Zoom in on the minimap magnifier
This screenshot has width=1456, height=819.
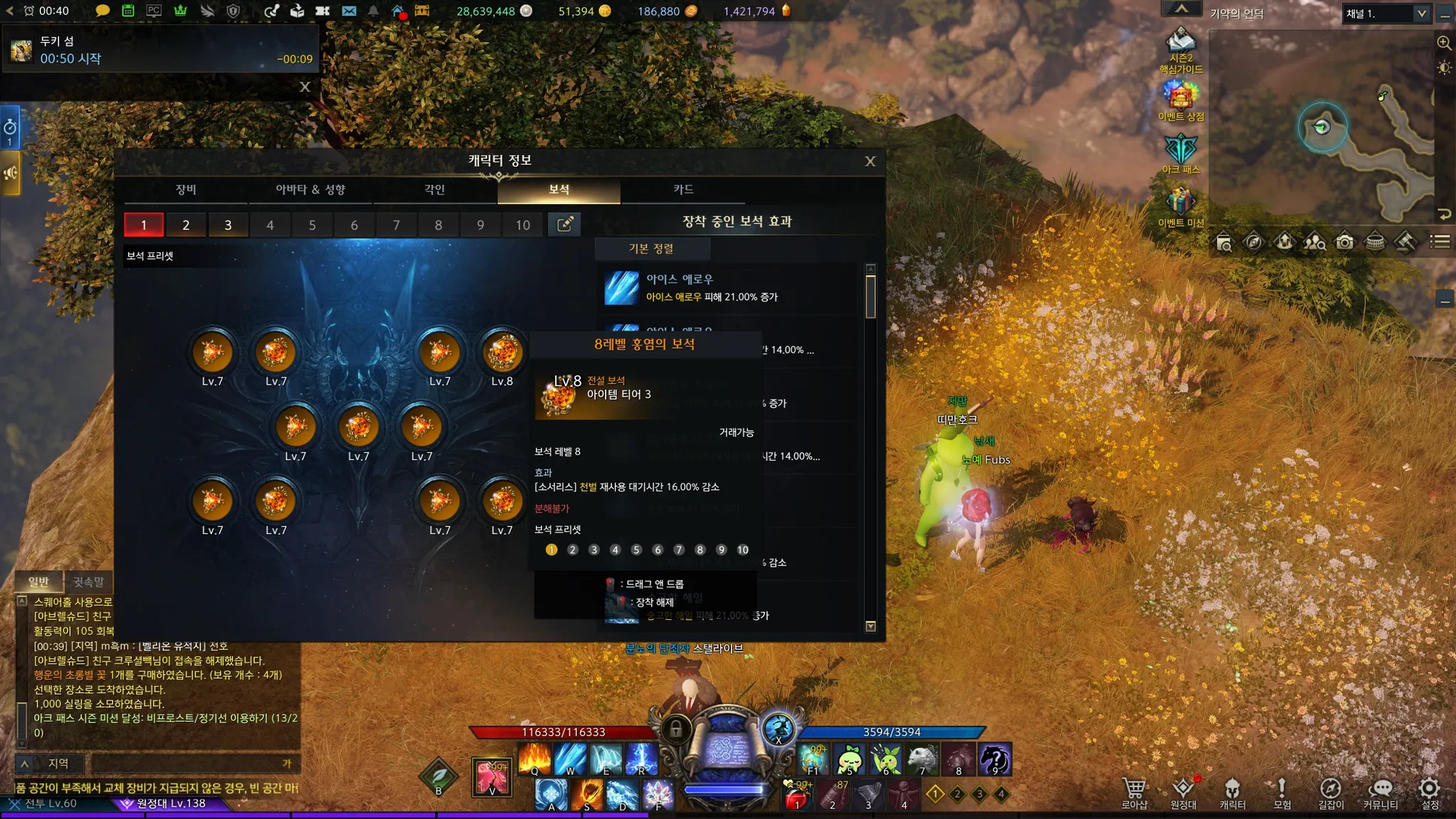[x=1444, y=43]
